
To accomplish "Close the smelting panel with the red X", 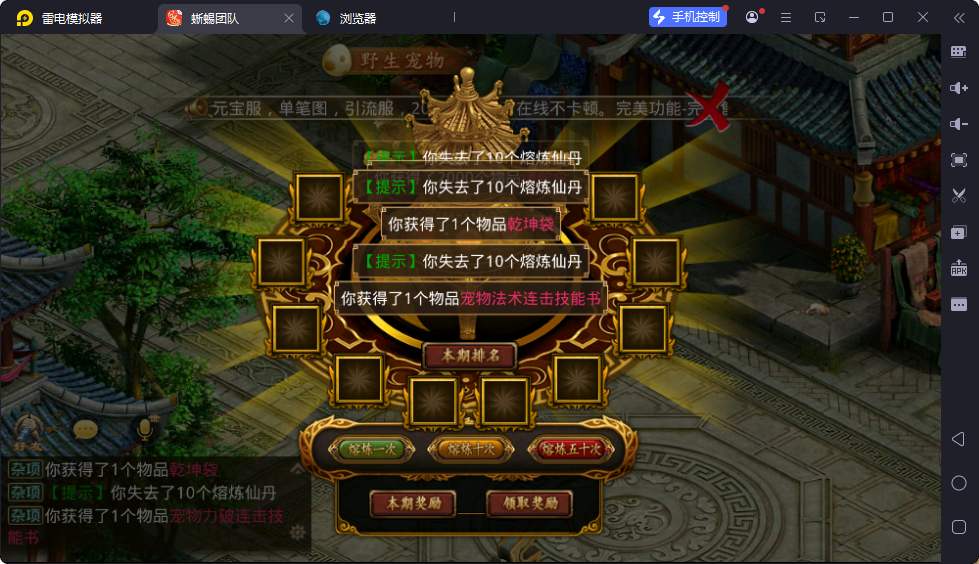I will coord(711,109).
